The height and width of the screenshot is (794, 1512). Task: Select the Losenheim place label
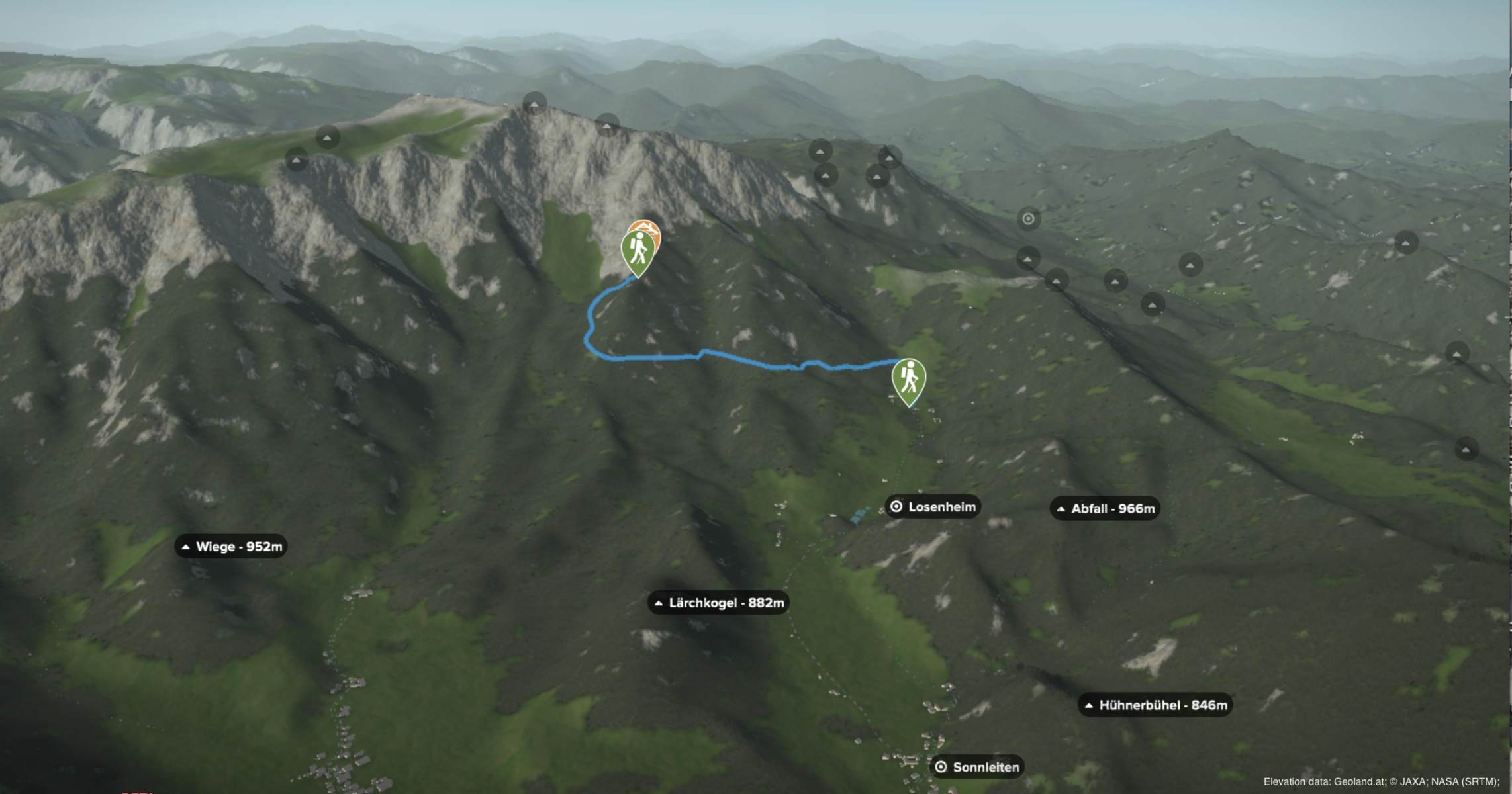click(933, 507)
